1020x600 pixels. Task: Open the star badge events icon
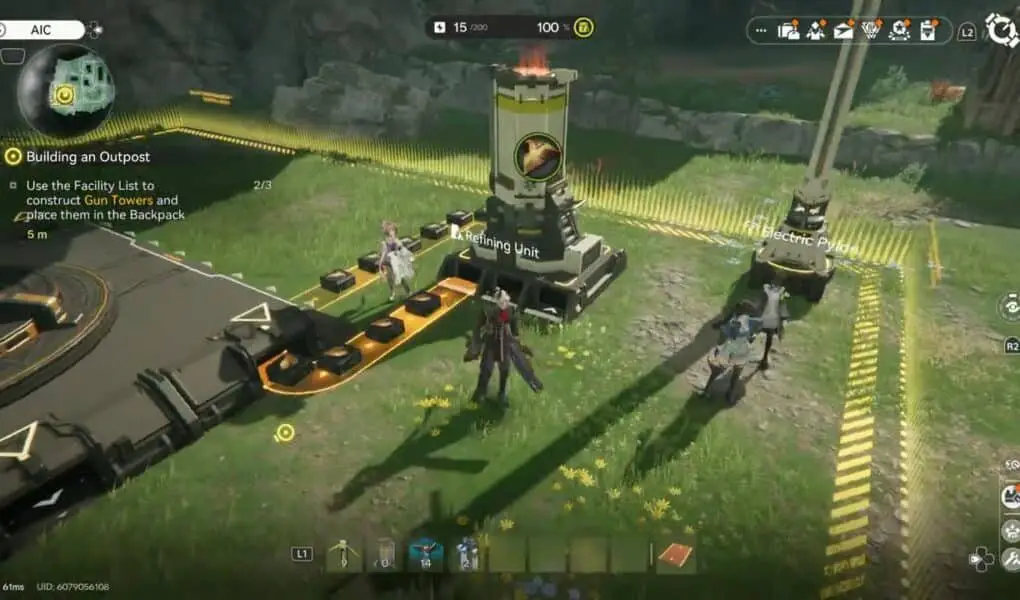coord(899,30)
